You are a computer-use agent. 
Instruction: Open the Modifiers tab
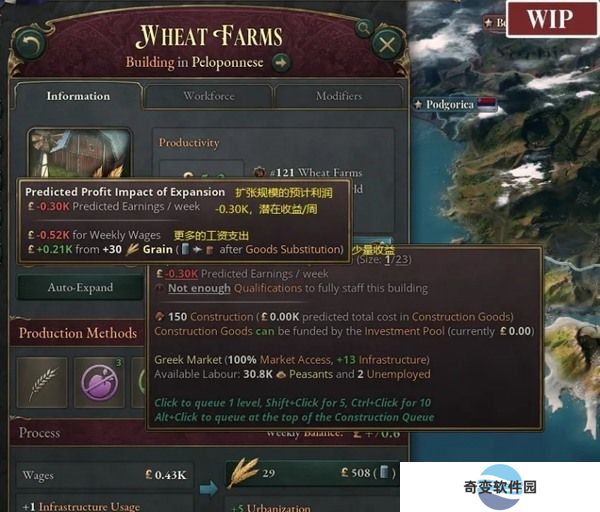click(x=338, y=96)
